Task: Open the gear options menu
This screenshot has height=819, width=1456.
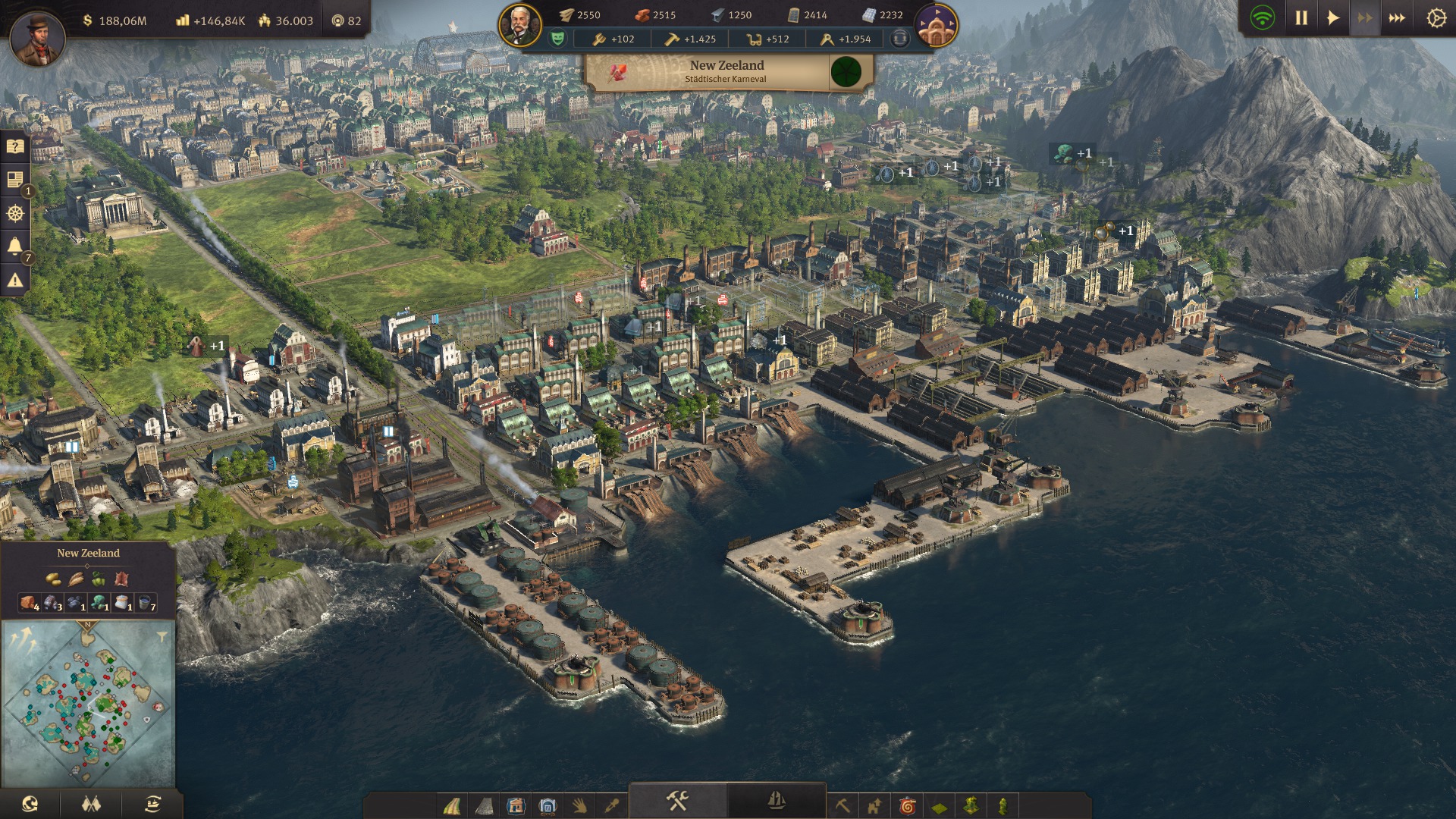Action: click(x=1436, y=18)
